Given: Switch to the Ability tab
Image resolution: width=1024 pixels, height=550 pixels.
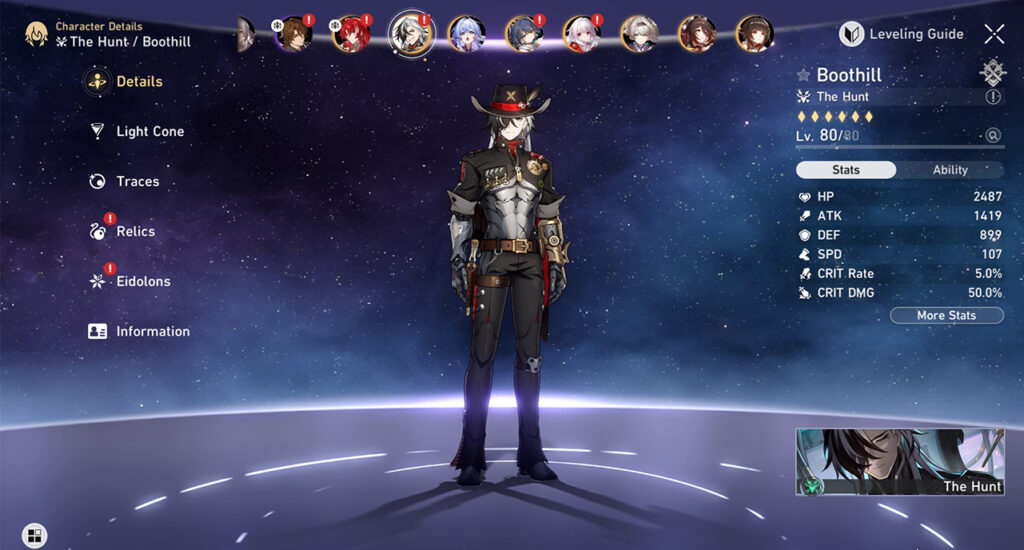Looking at the screenshot, I should pos(950,170).
